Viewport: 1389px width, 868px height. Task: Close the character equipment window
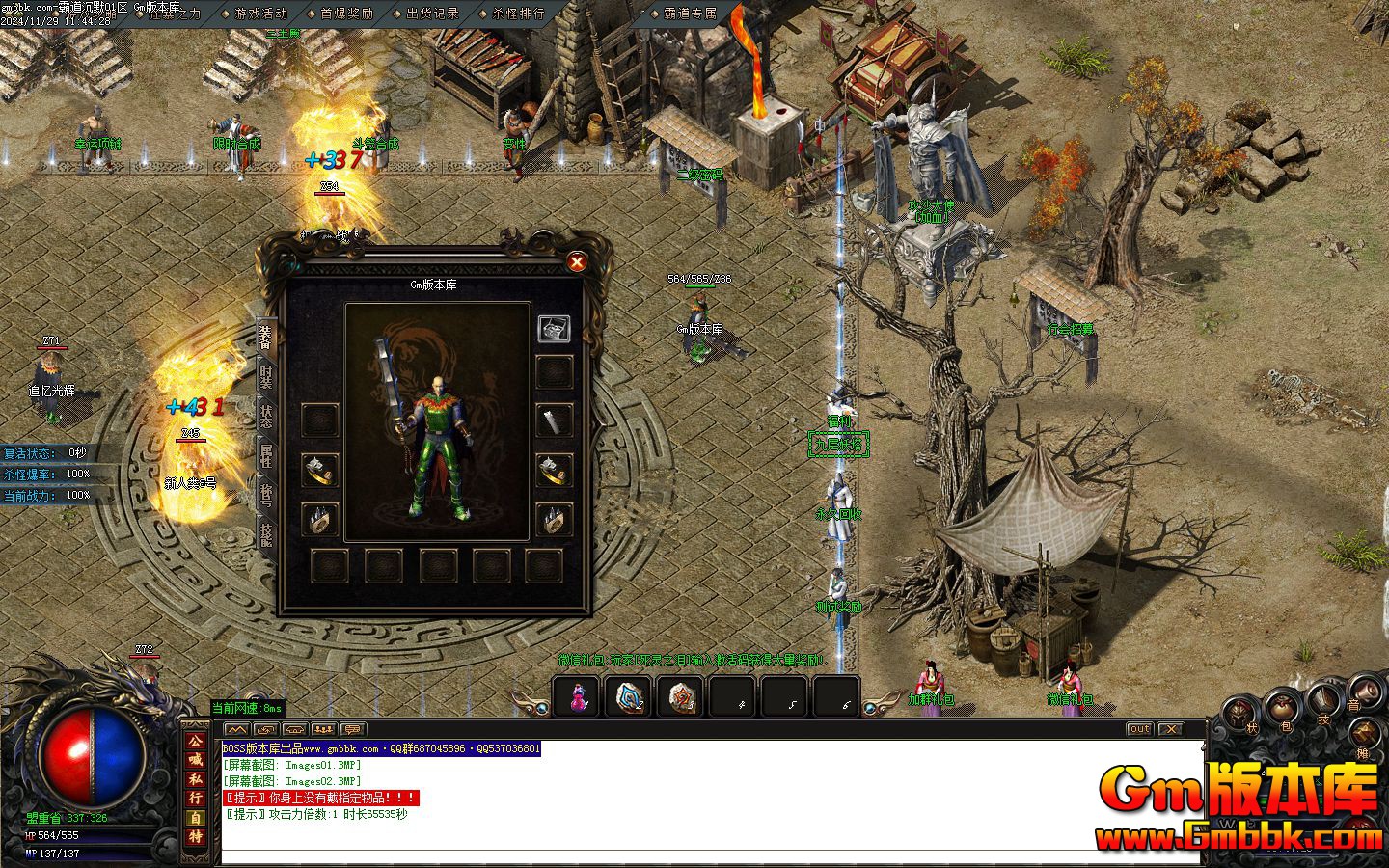[x=577, y=262]
